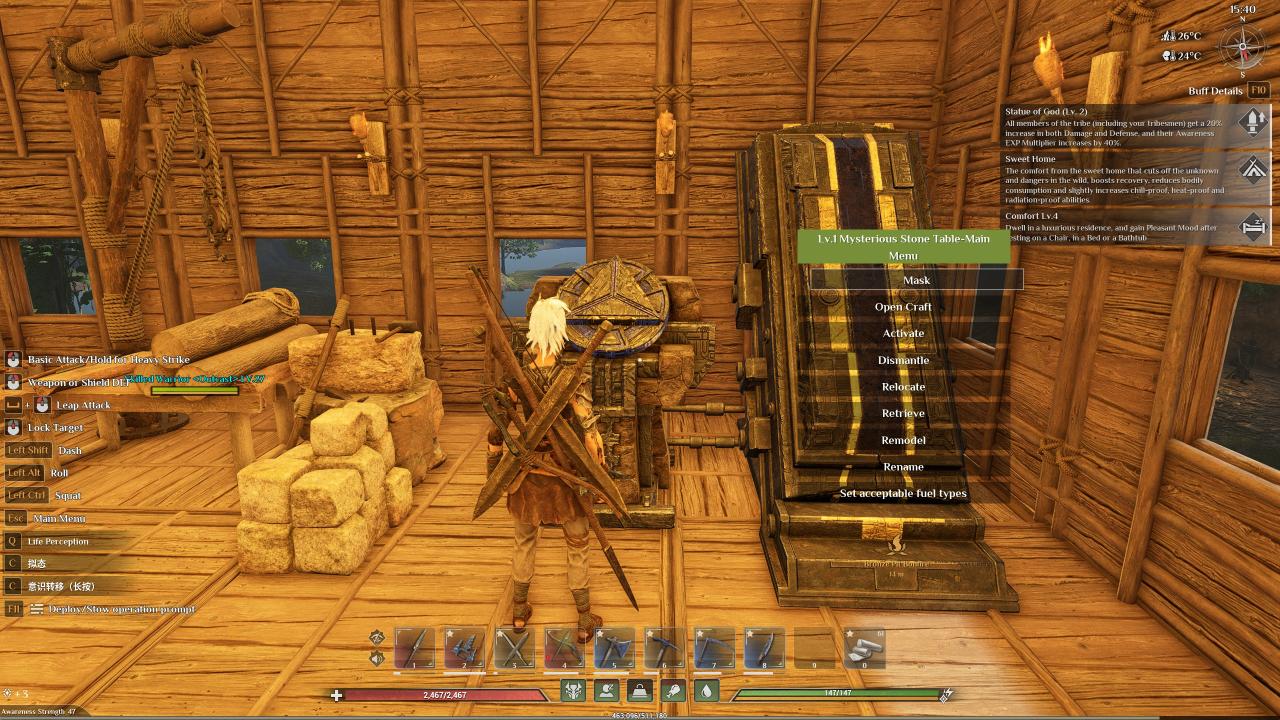1280x720 pixels.
Task: Open the Remodel option
Action: pos(903,440)
